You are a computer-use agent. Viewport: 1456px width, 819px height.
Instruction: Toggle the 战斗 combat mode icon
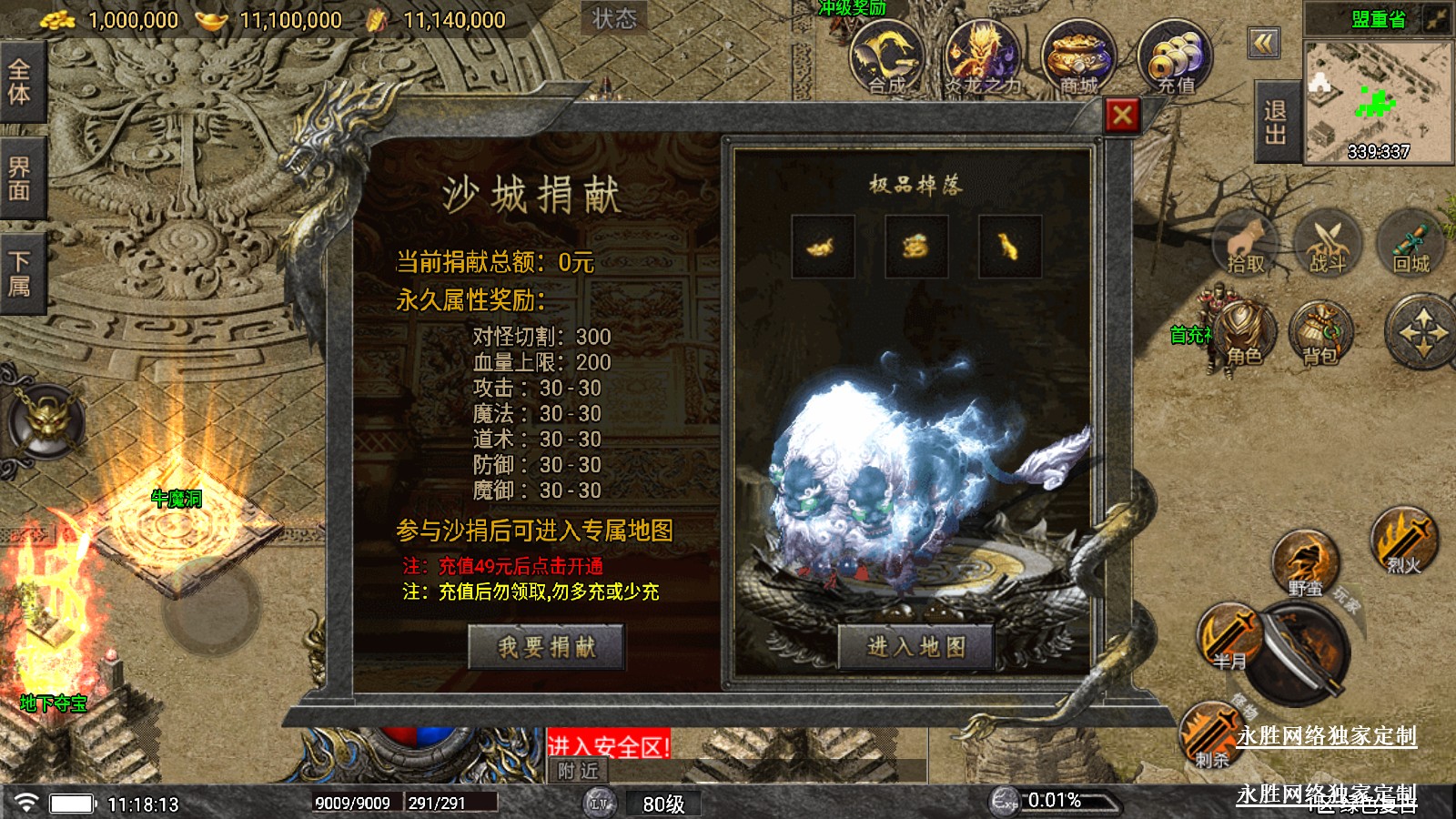1327,244
